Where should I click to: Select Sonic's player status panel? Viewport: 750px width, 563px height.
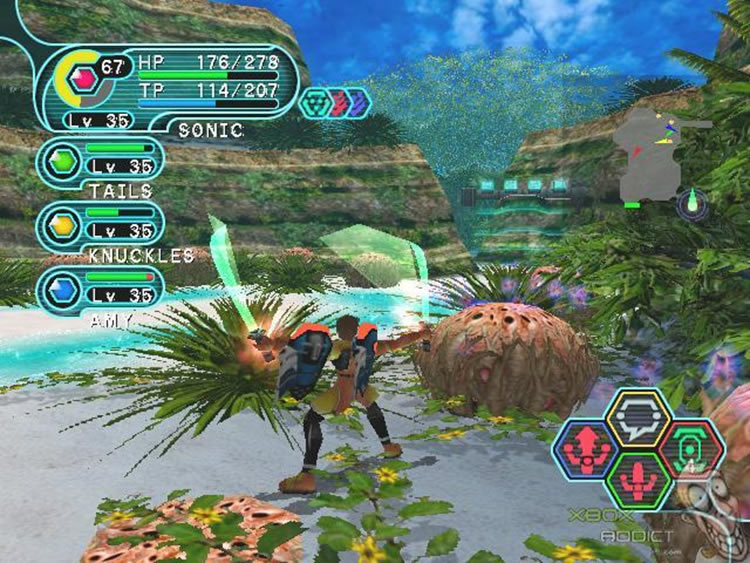[x=170, y=88]
